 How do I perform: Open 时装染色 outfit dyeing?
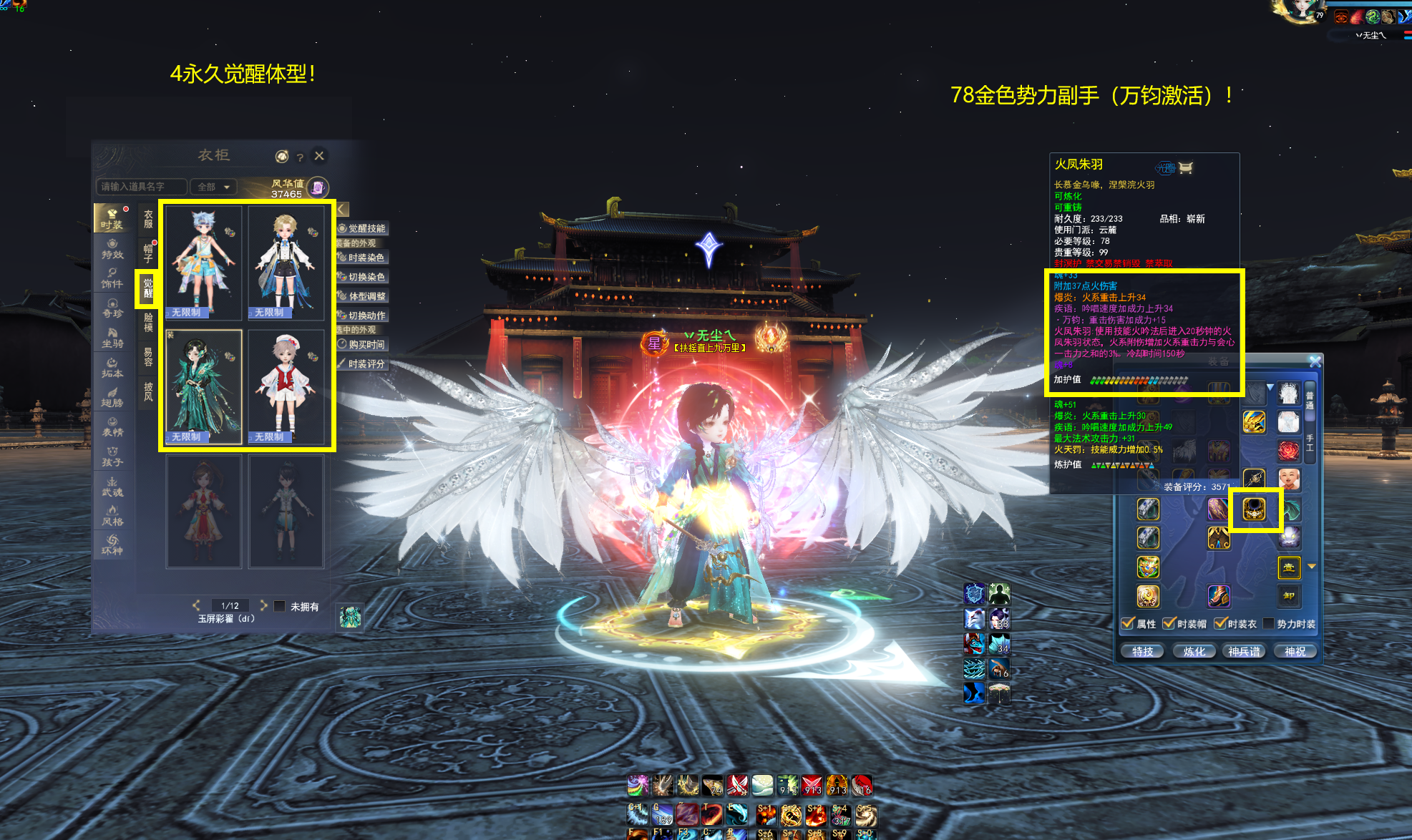click(x=362, y=258)
